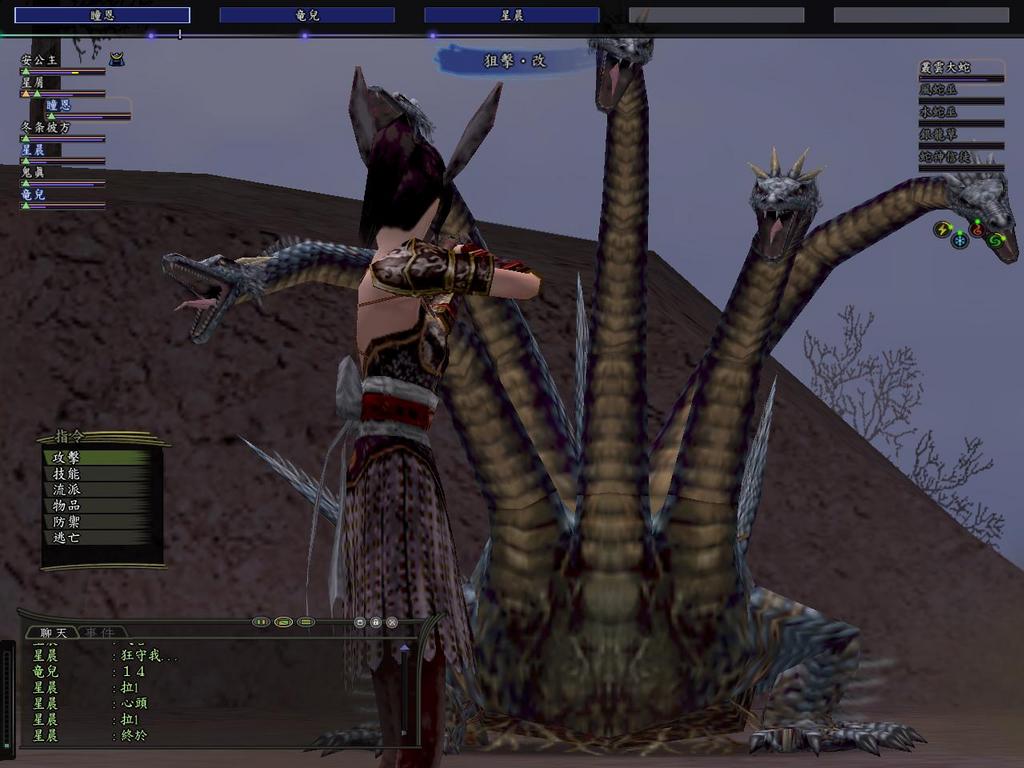This screenshot has width=1024, height=768.
Task: Click the yellow lightning bolt element icon
Action: (x=942, y=229)
